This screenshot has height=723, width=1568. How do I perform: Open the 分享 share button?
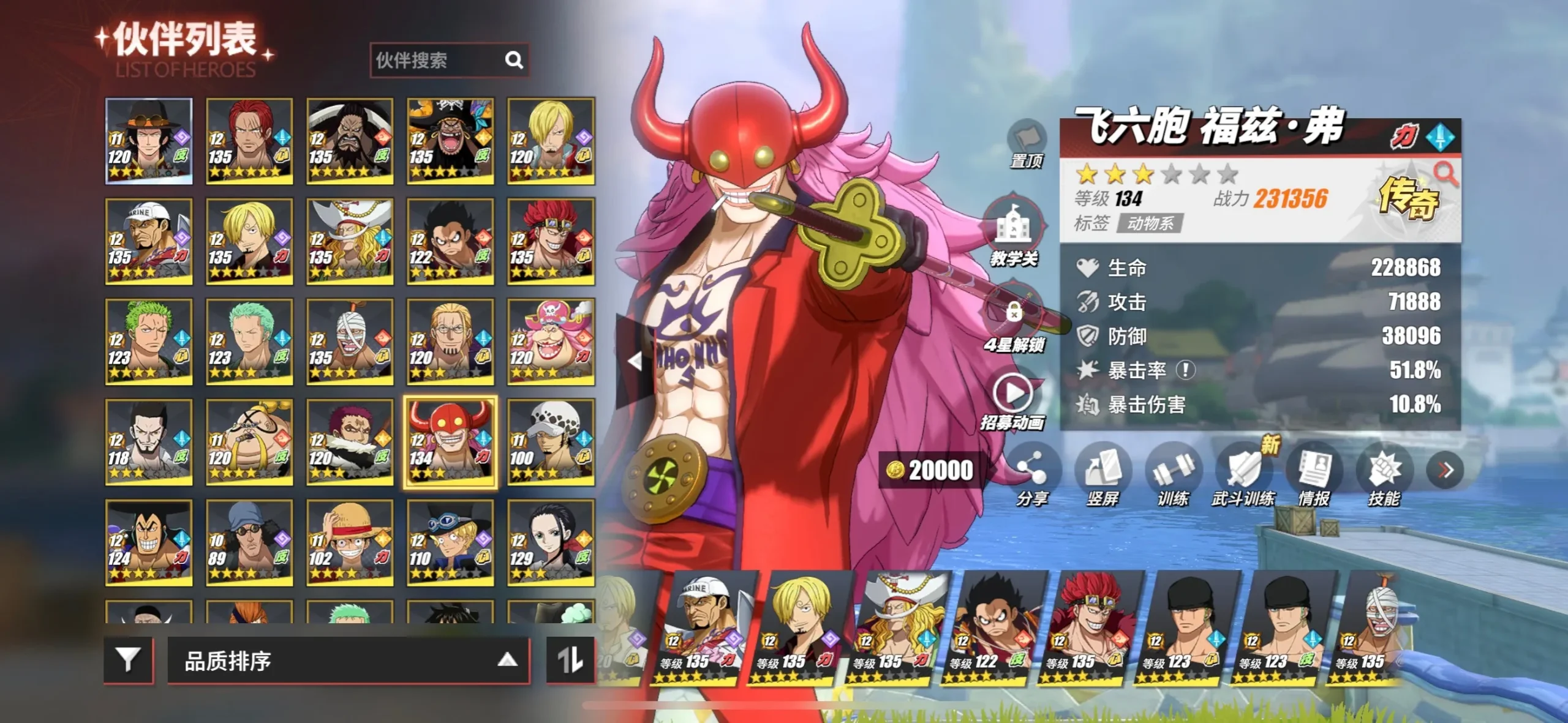1032,470
